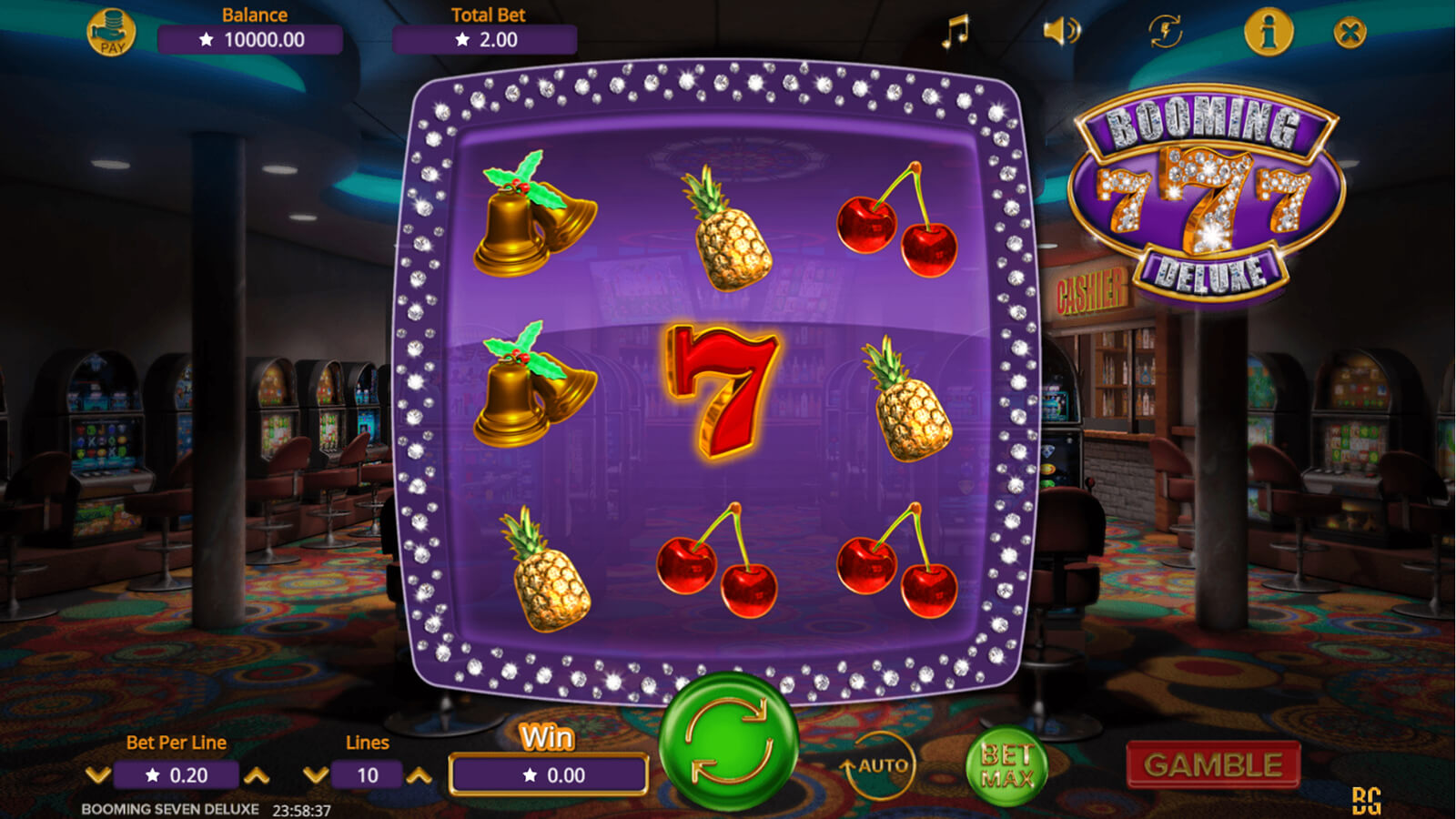Close the game with the X button
The width and height of the screenshot is (1456, 819).
(1350, 34)
